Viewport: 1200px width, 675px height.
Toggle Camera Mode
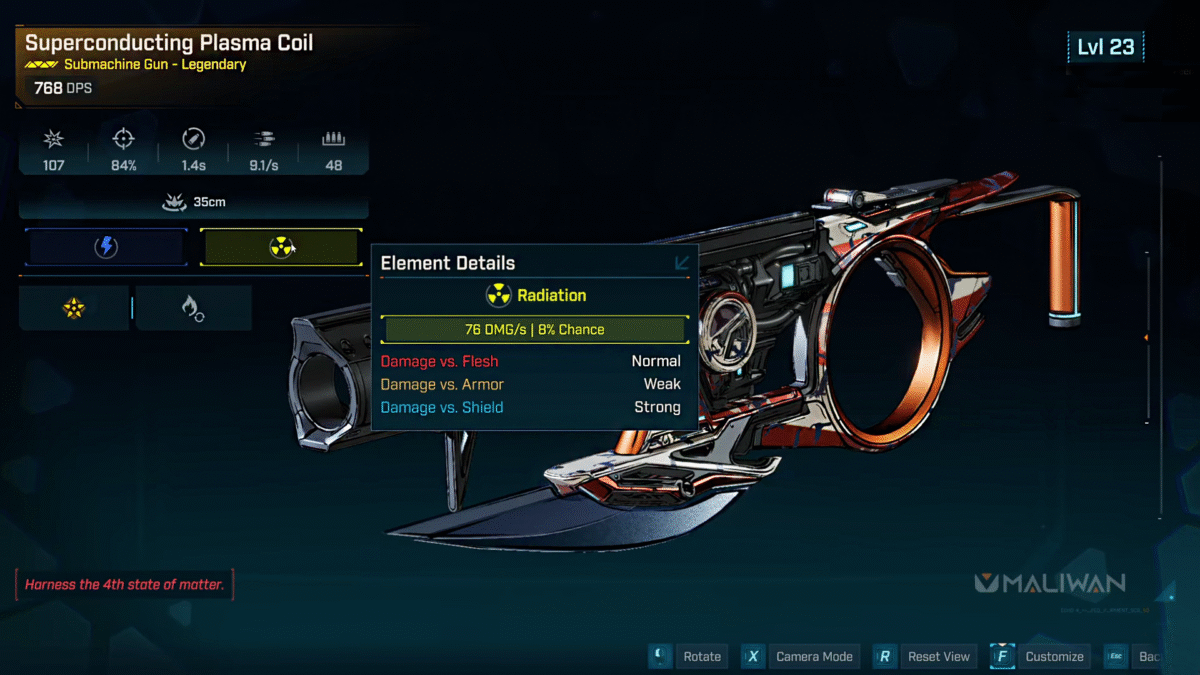(x=813, y=656)
